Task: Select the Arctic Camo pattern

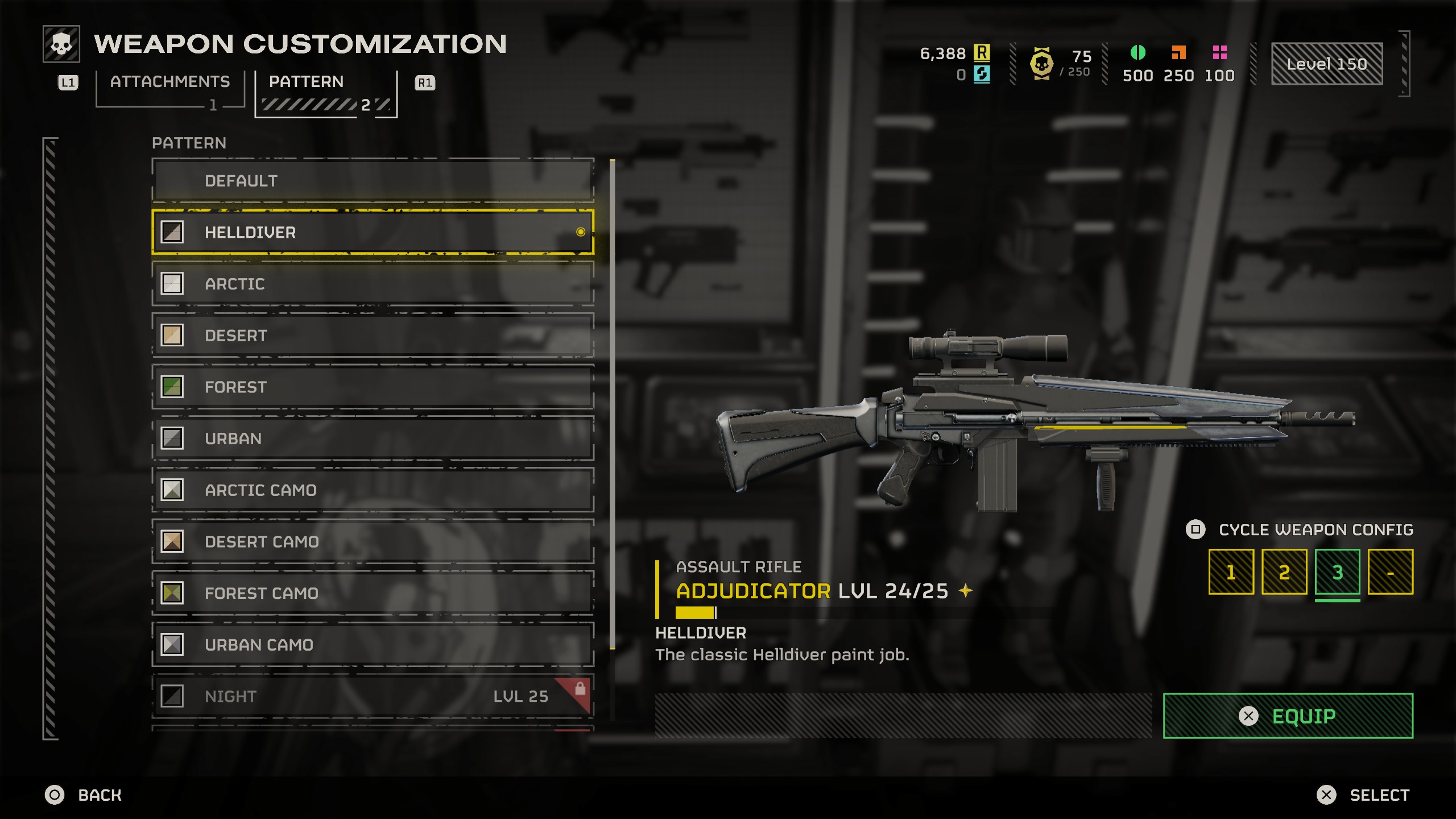Action: [373, 490]
